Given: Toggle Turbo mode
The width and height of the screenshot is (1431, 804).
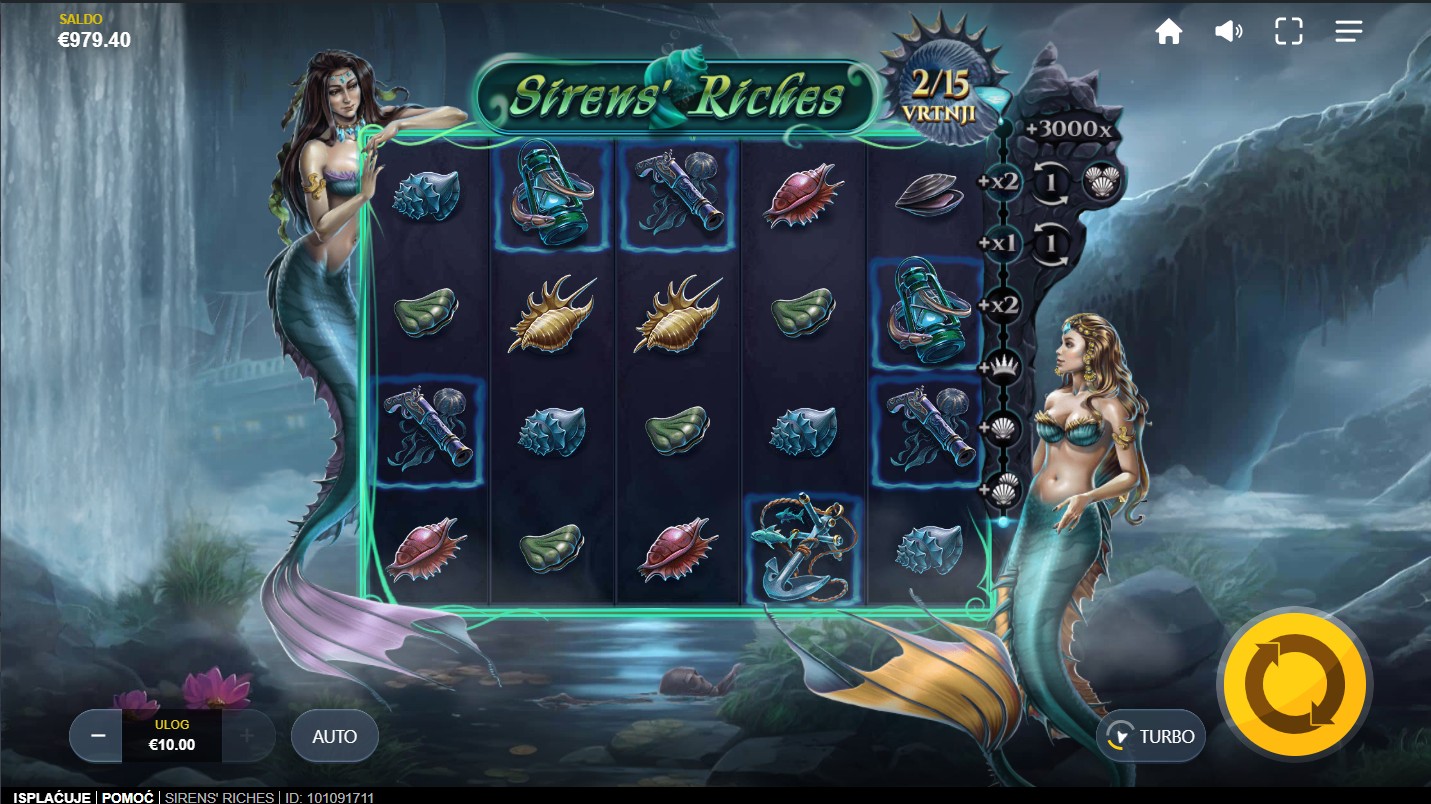Looking at the screenshot, I should click(x=1151, y=737).
